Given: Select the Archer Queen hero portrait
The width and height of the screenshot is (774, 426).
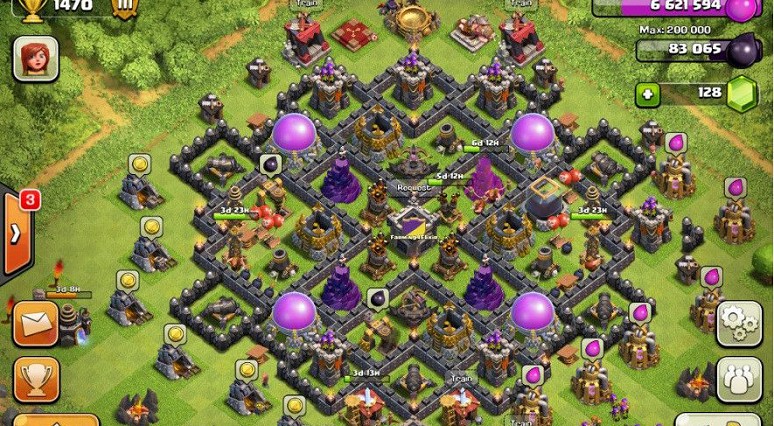Looking at the screenshot, I should pos(35,59).
